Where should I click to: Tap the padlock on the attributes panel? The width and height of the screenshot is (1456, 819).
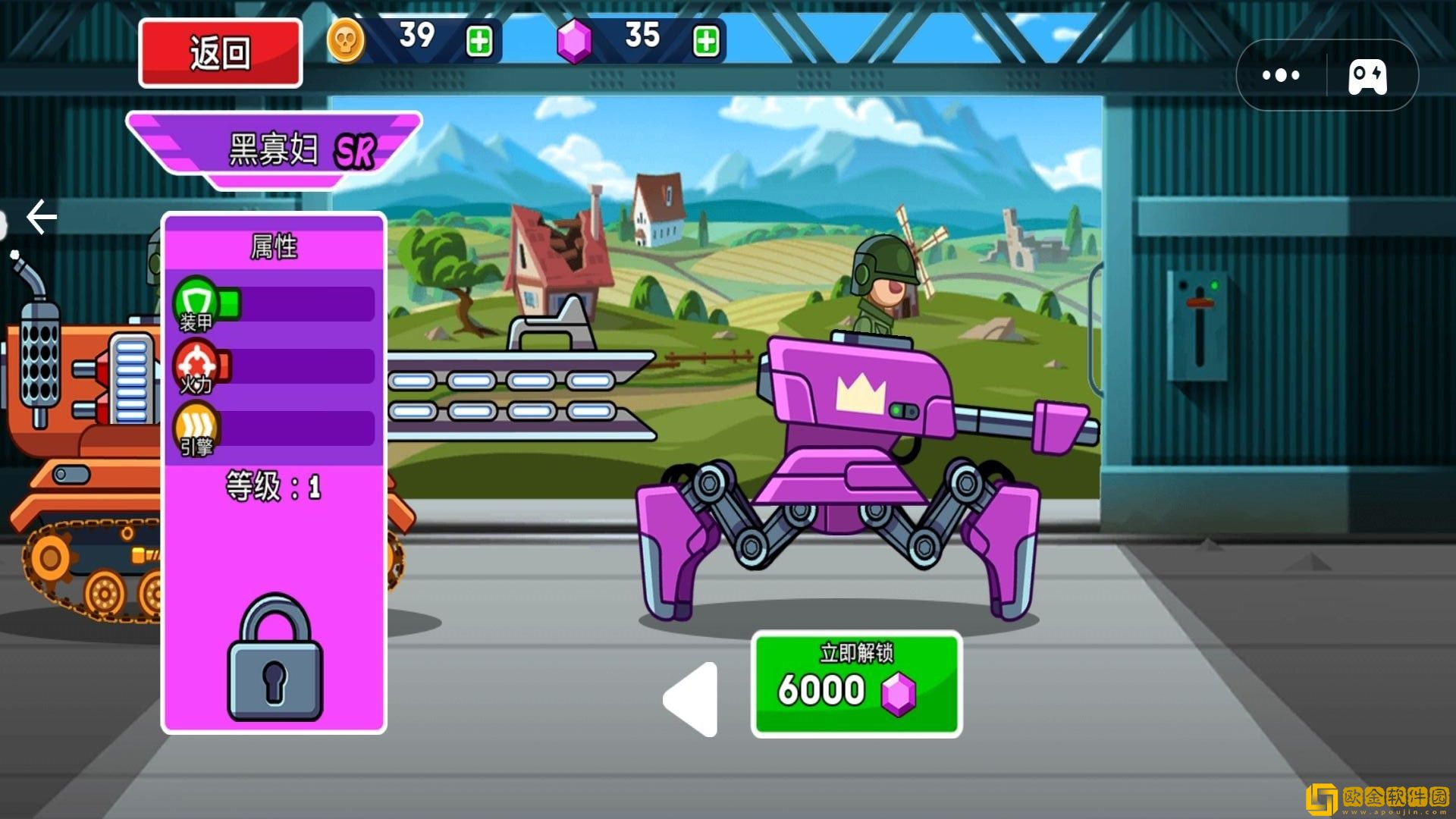275,658
